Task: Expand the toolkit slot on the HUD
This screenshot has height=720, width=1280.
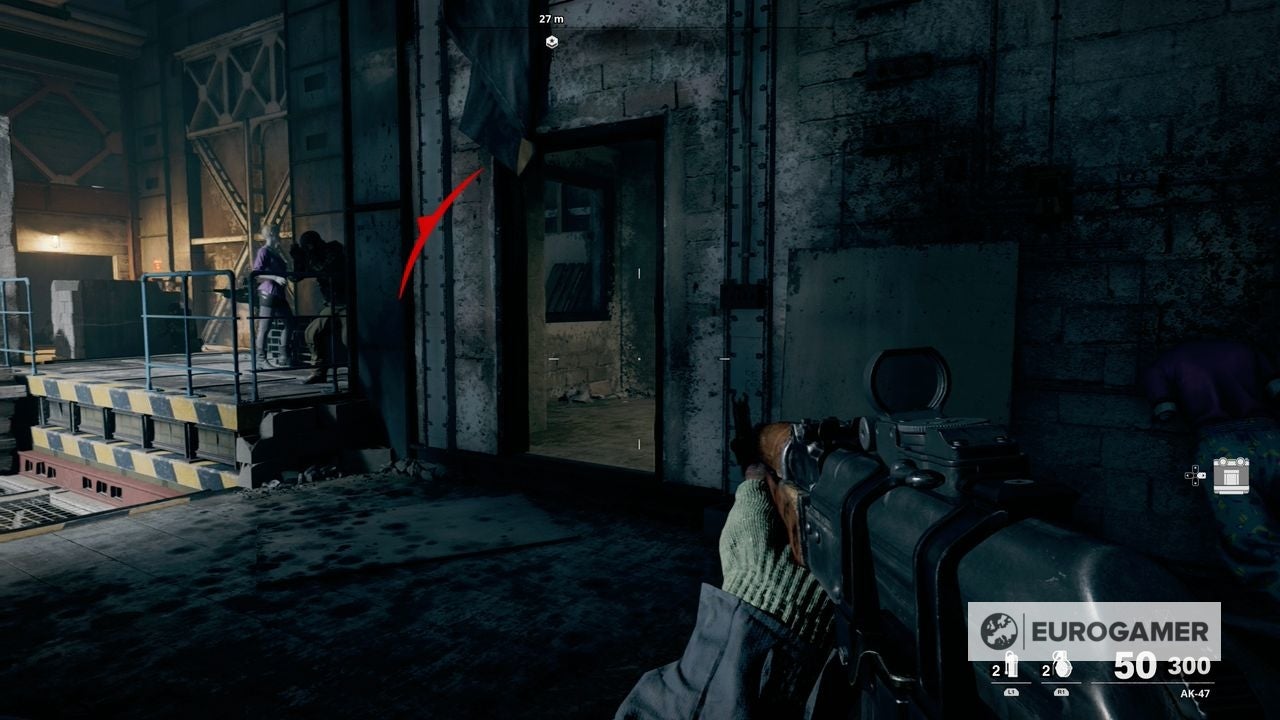Action: tap(1231, 476)
